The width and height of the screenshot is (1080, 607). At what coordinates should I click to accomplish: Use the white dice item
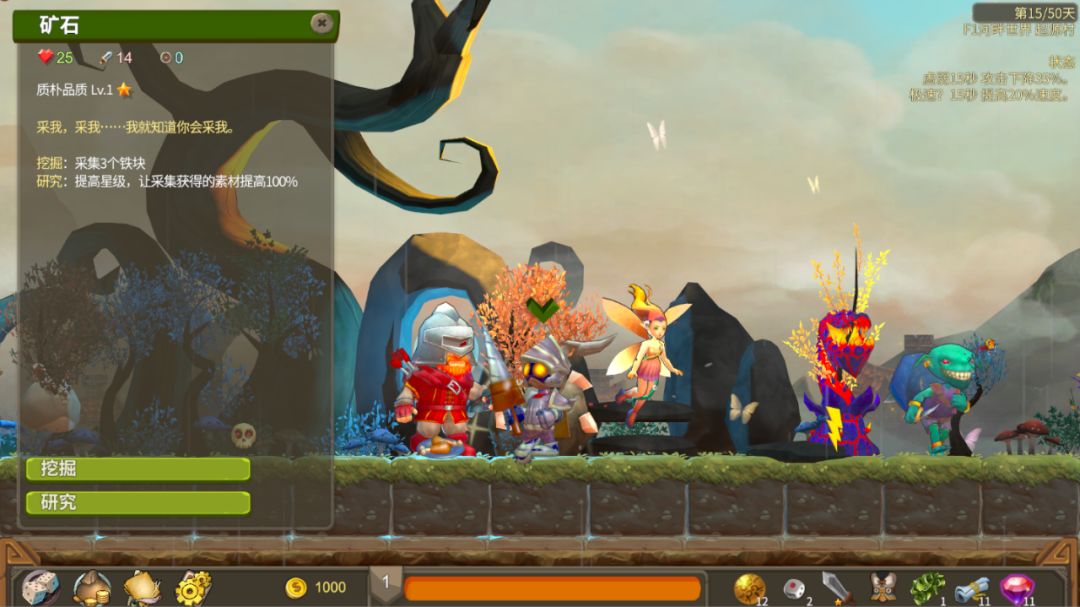point(792,587)
